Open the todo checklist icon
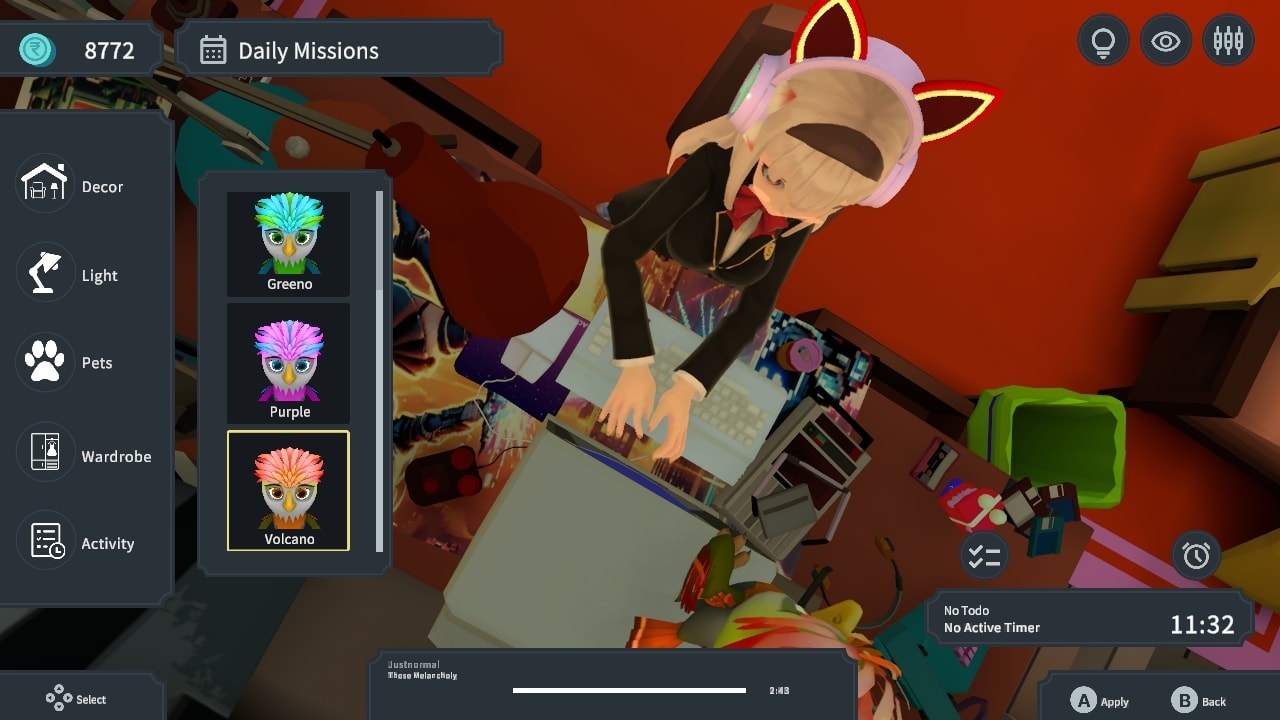The height and width of the screenshot is (720, 1280). click(x=983, y=556)
